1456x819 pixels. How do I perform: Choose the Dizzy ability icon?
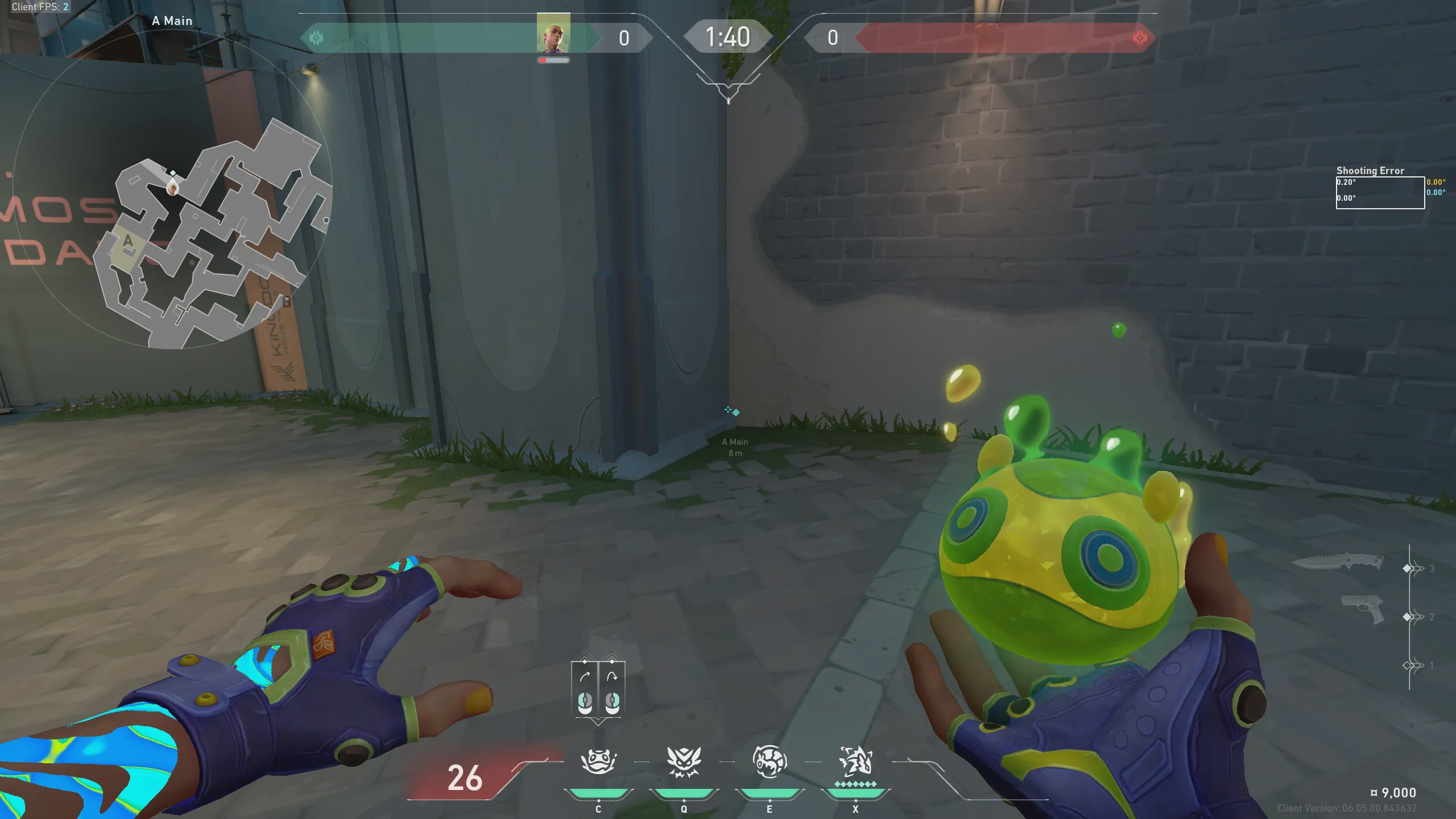770,761
